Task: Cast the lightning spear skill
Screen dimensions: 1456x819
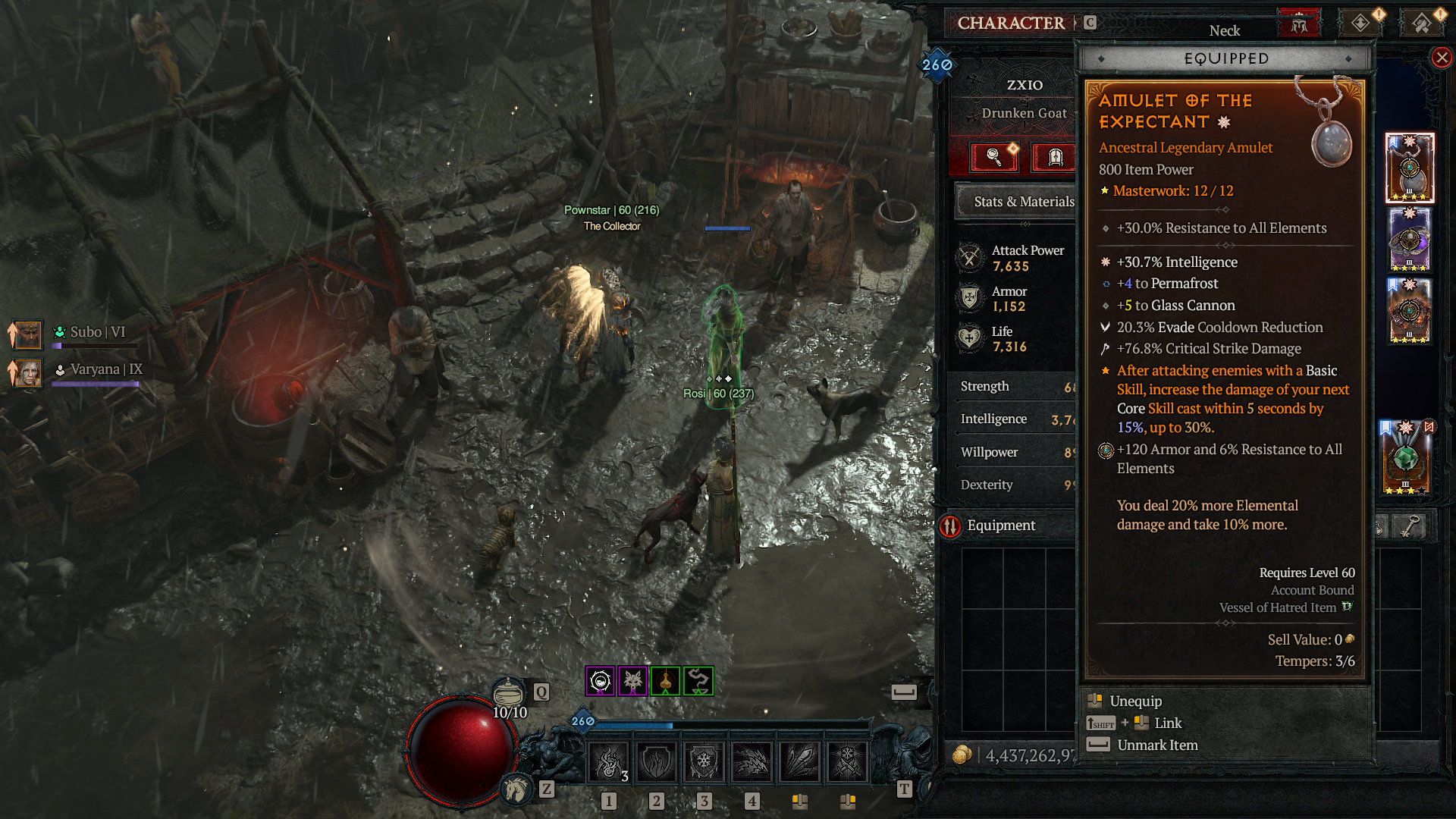Action: (752, 761)
